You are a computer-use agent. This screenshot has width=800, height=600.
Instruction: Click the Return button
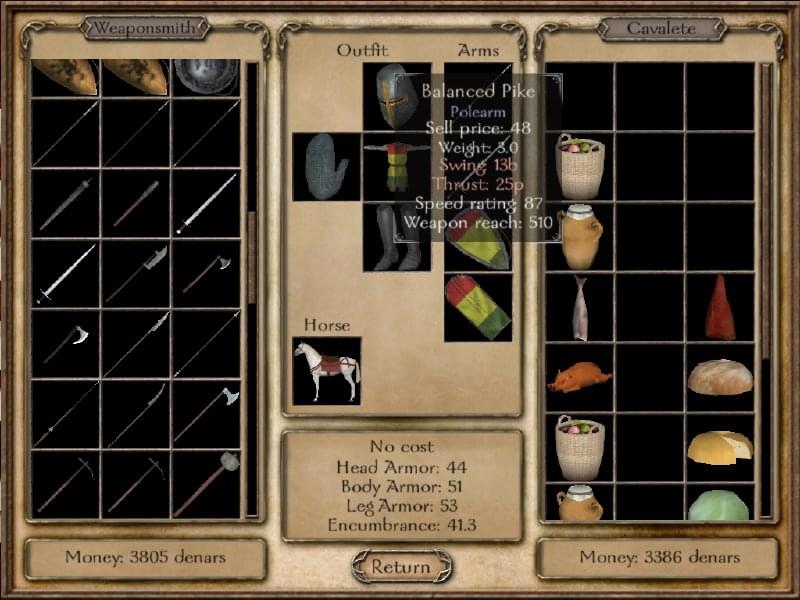(x=400, y=567)
